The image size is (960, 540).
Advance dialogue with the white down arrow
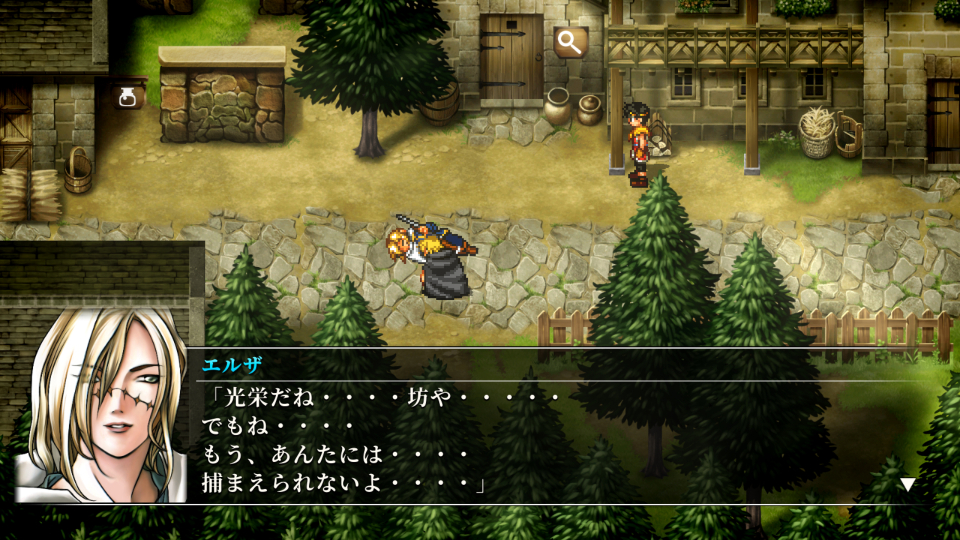(907, 485)
